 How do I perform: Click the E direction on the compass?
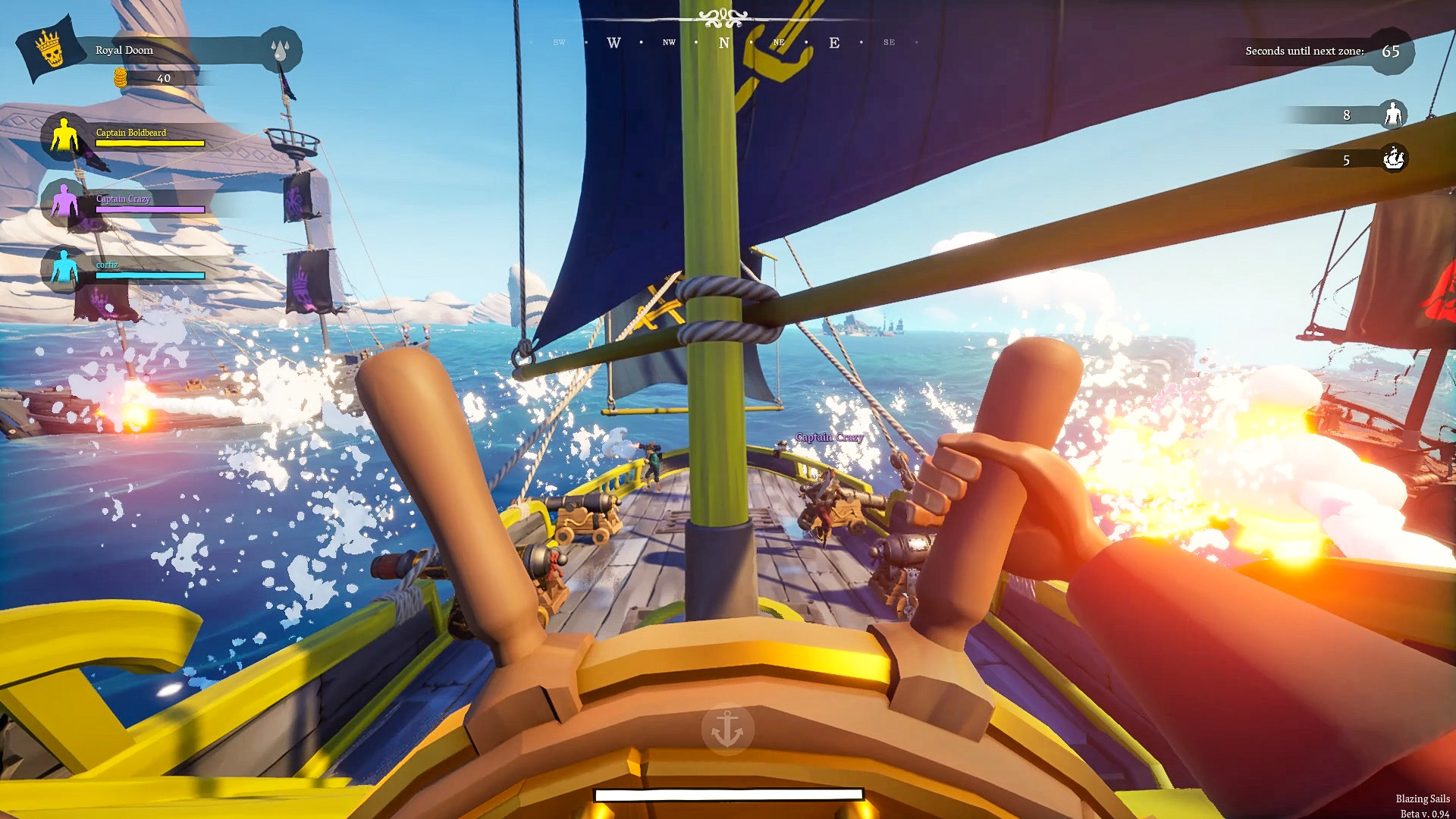[834, 43]
